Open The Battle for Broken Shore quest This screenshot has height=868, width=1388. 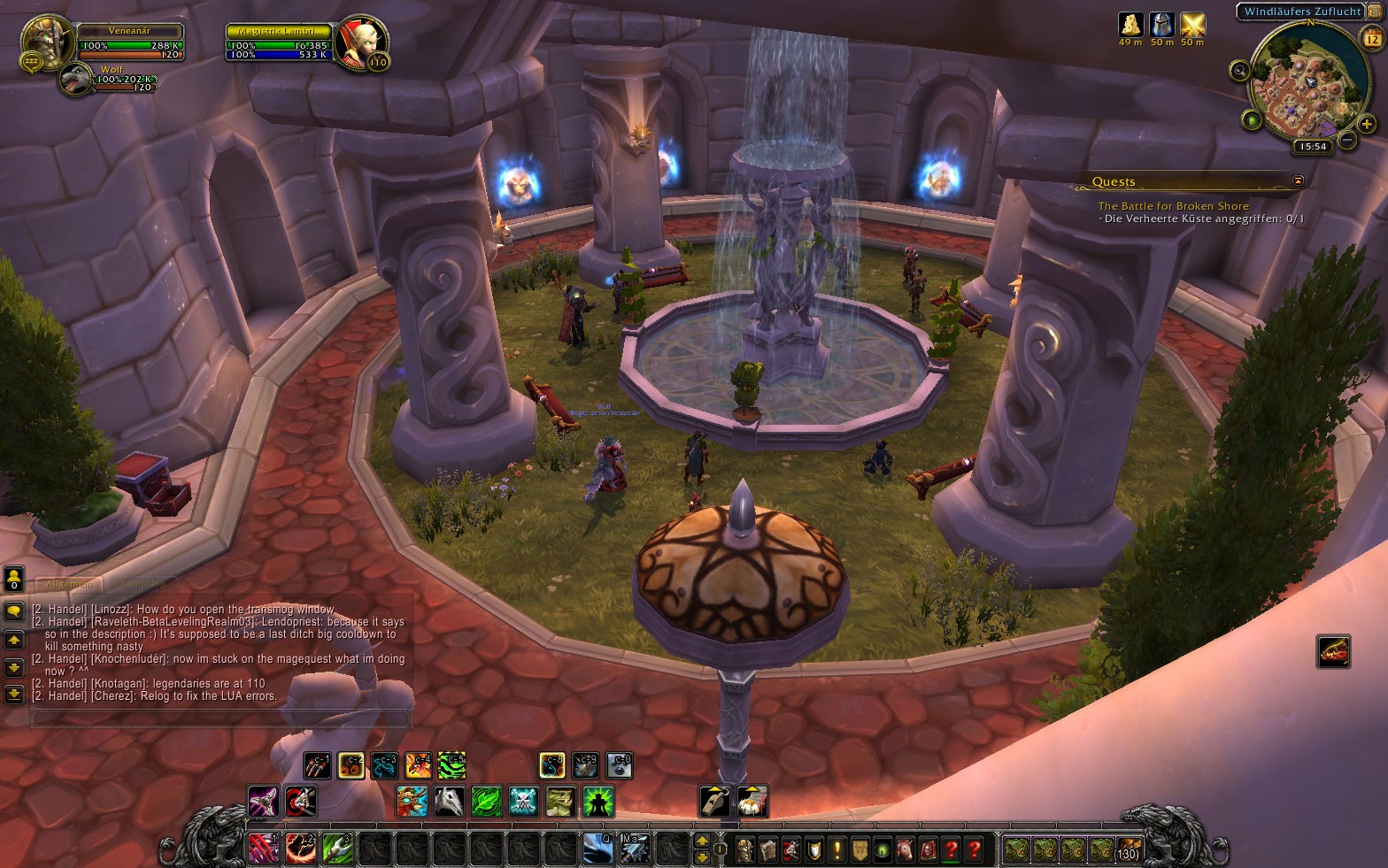click(1173, 206)
